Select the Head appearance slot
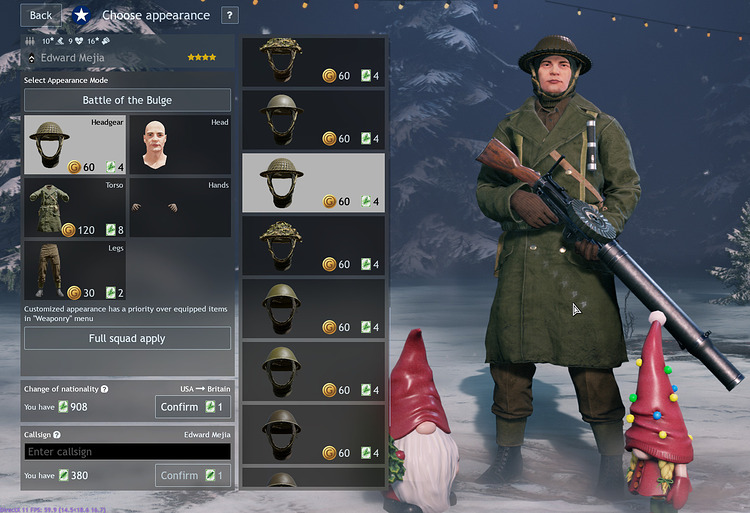This screenshot has width=750, height=513. [180, 145]
